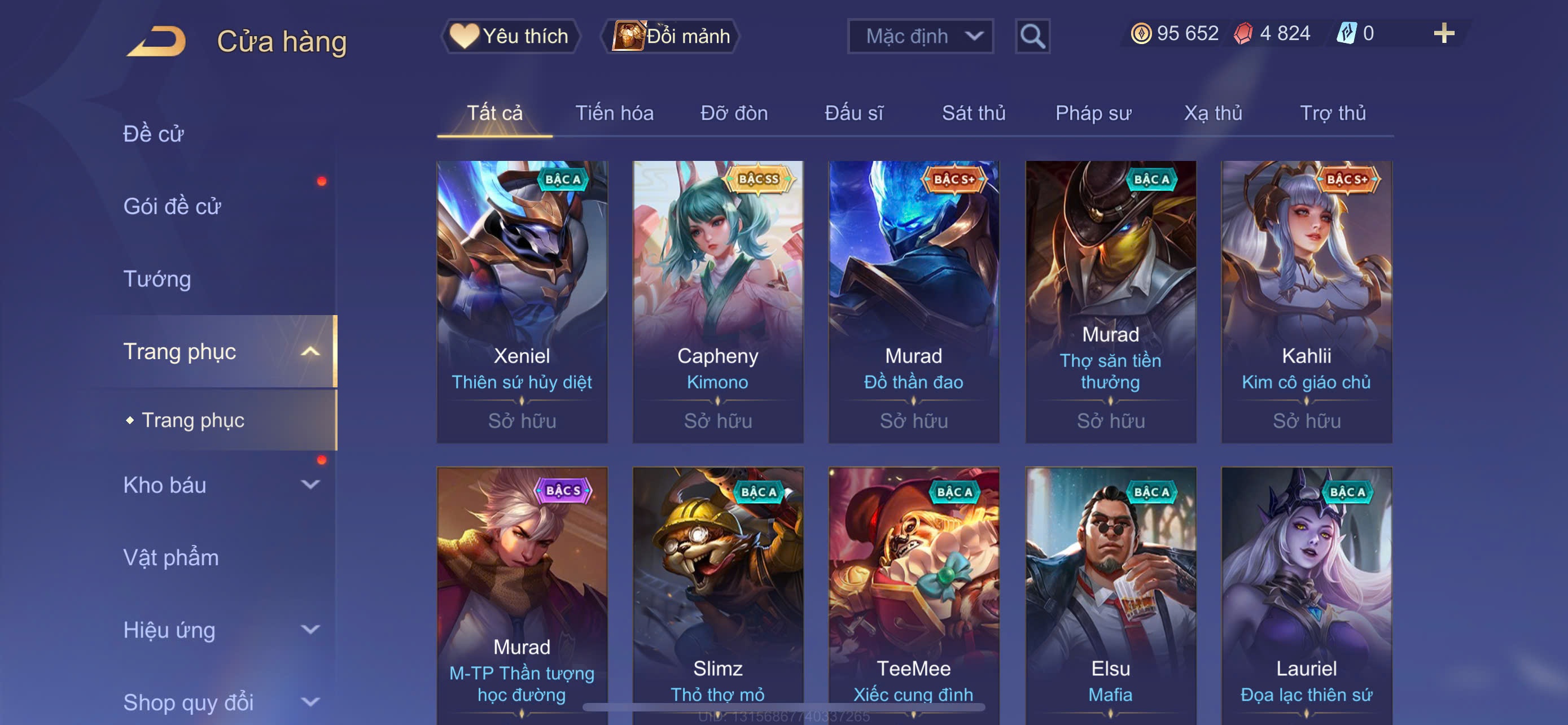Viewport: 1568px width, 725px height.
Task: Go to the Tướng heroes section
Action: pyautogui.click(x=157, y=279)
